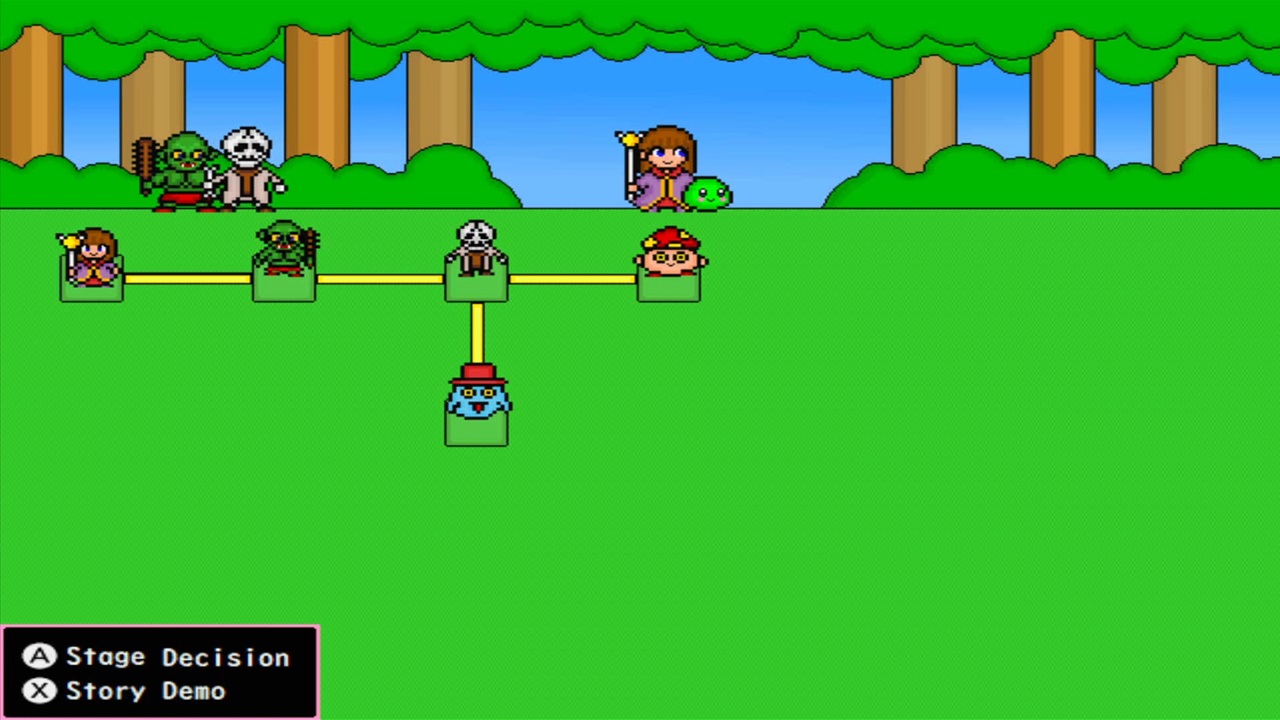1280x720 pixels.
Task: Click the X button icon in the prompt box
Action: (x=38, y=690)
